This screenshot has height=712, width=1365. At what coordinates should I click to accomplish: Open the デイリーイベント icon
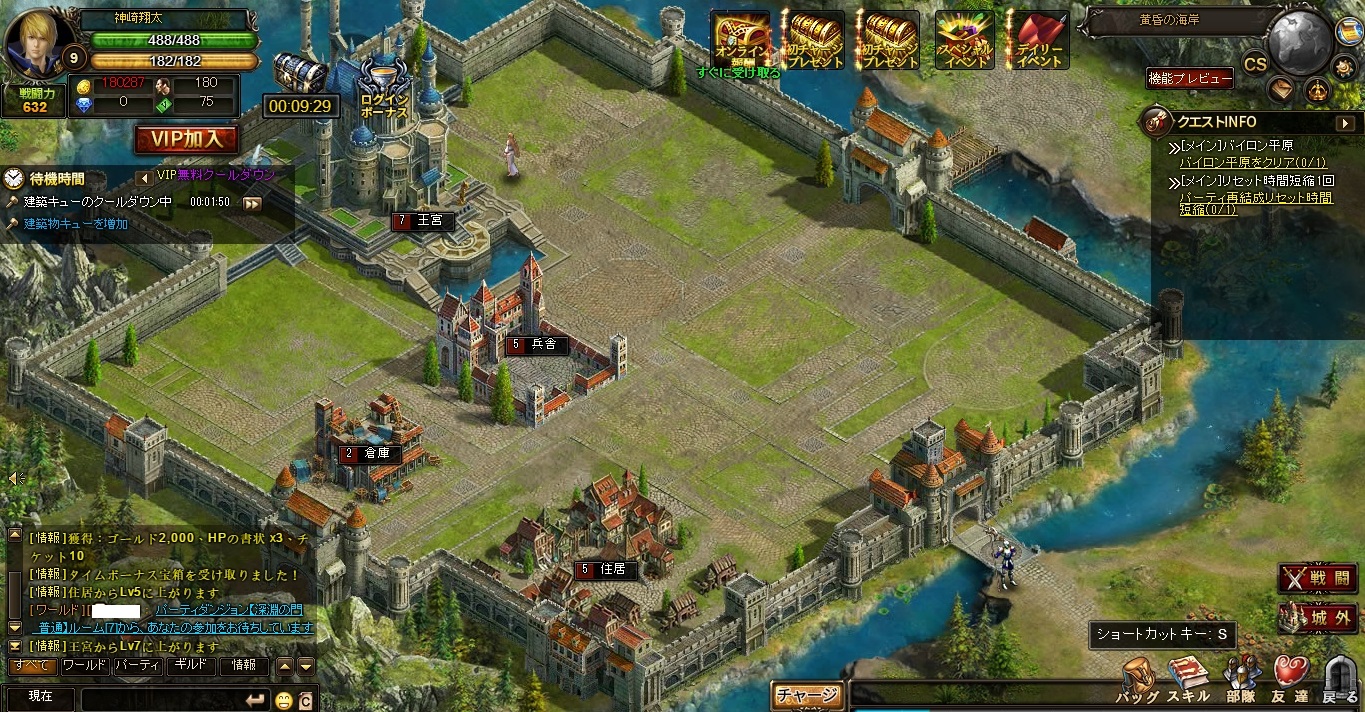coord(1038,40)
